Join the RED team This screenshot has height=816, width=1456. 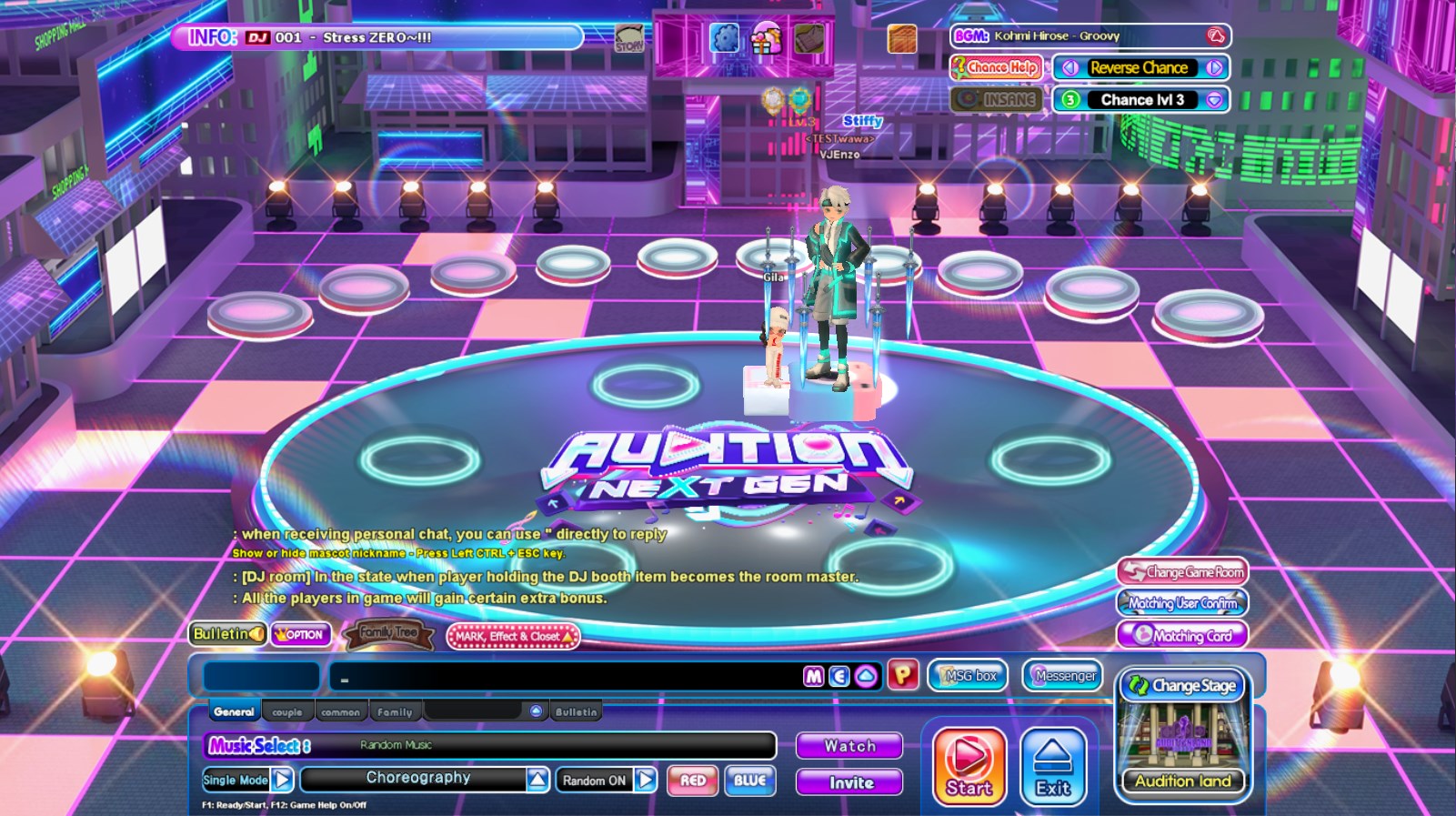click(692, 781)
